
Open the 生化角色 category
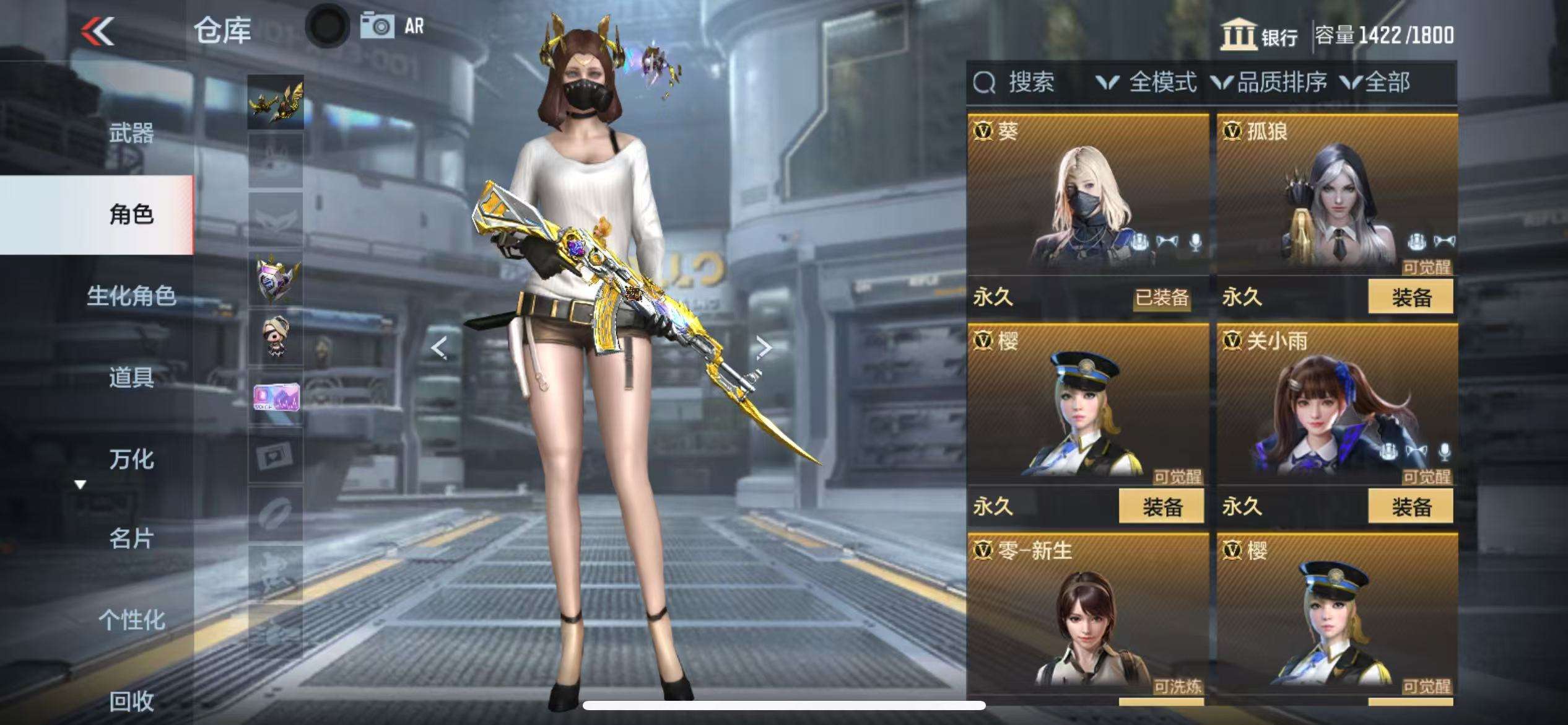(131, 296)
